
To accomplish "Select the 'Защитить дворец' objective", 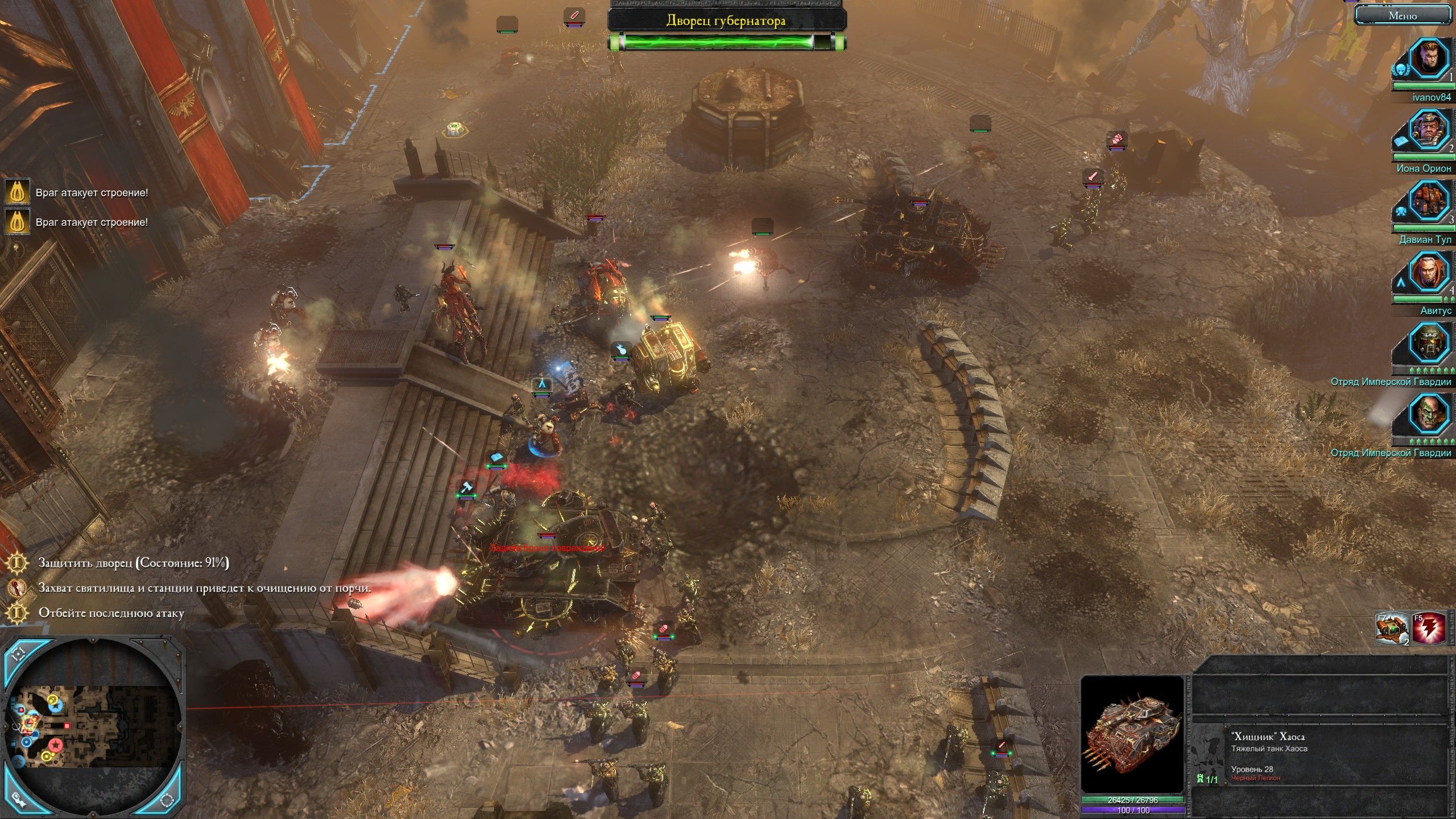I will [x=134, y=563].
